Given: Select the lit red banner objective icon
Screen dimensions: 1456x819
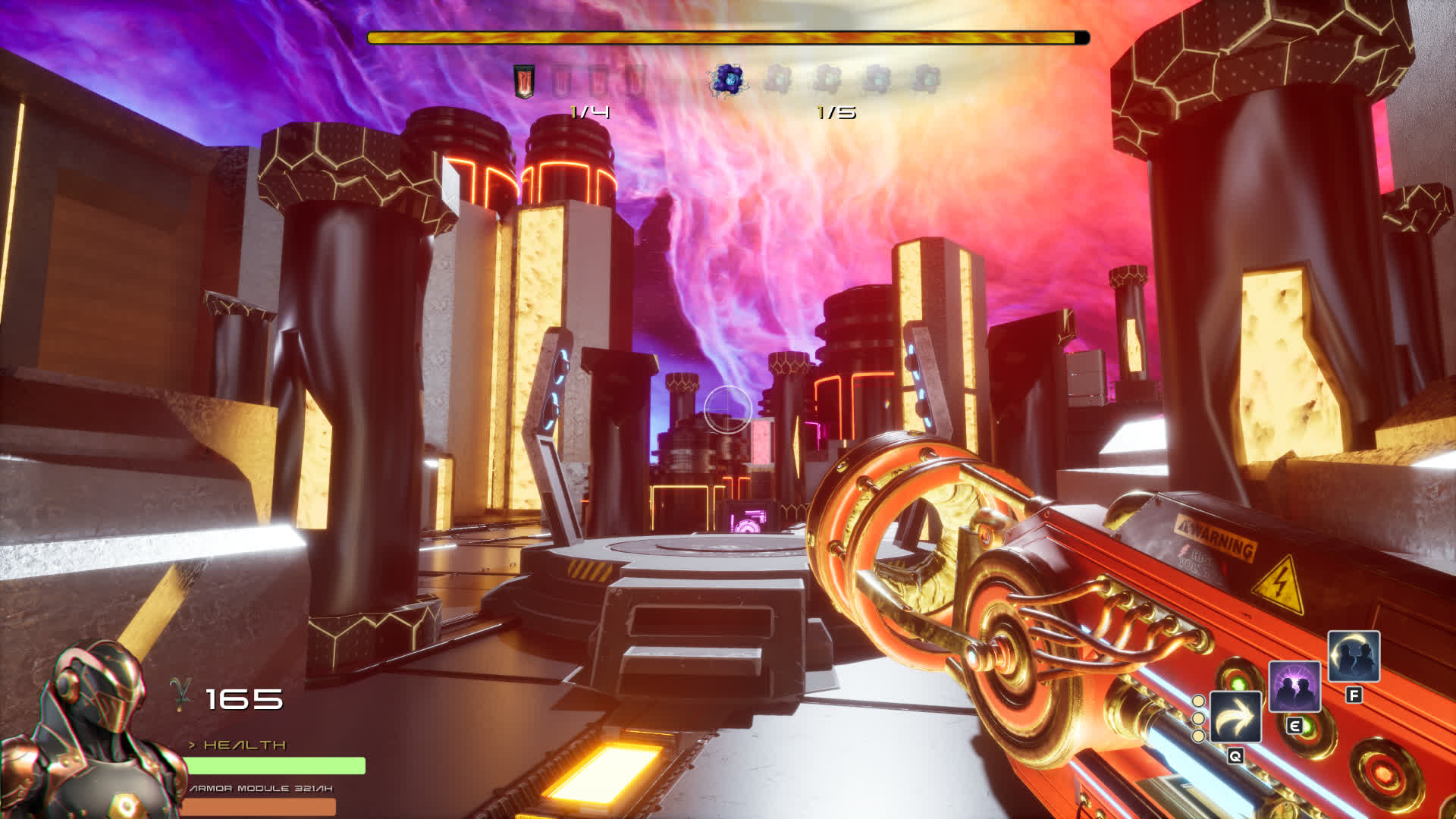Looking at the screenshot, I should point(524,81).
